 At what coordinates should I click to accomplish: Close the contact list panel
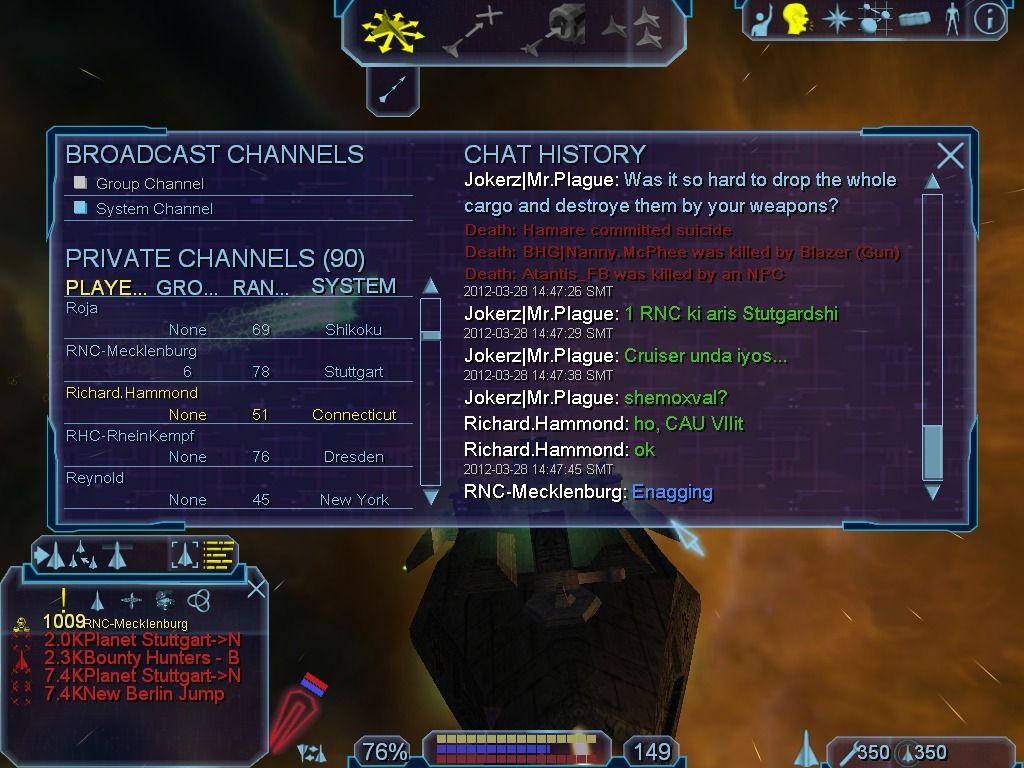pyautogui.click(x=256, y=587)
